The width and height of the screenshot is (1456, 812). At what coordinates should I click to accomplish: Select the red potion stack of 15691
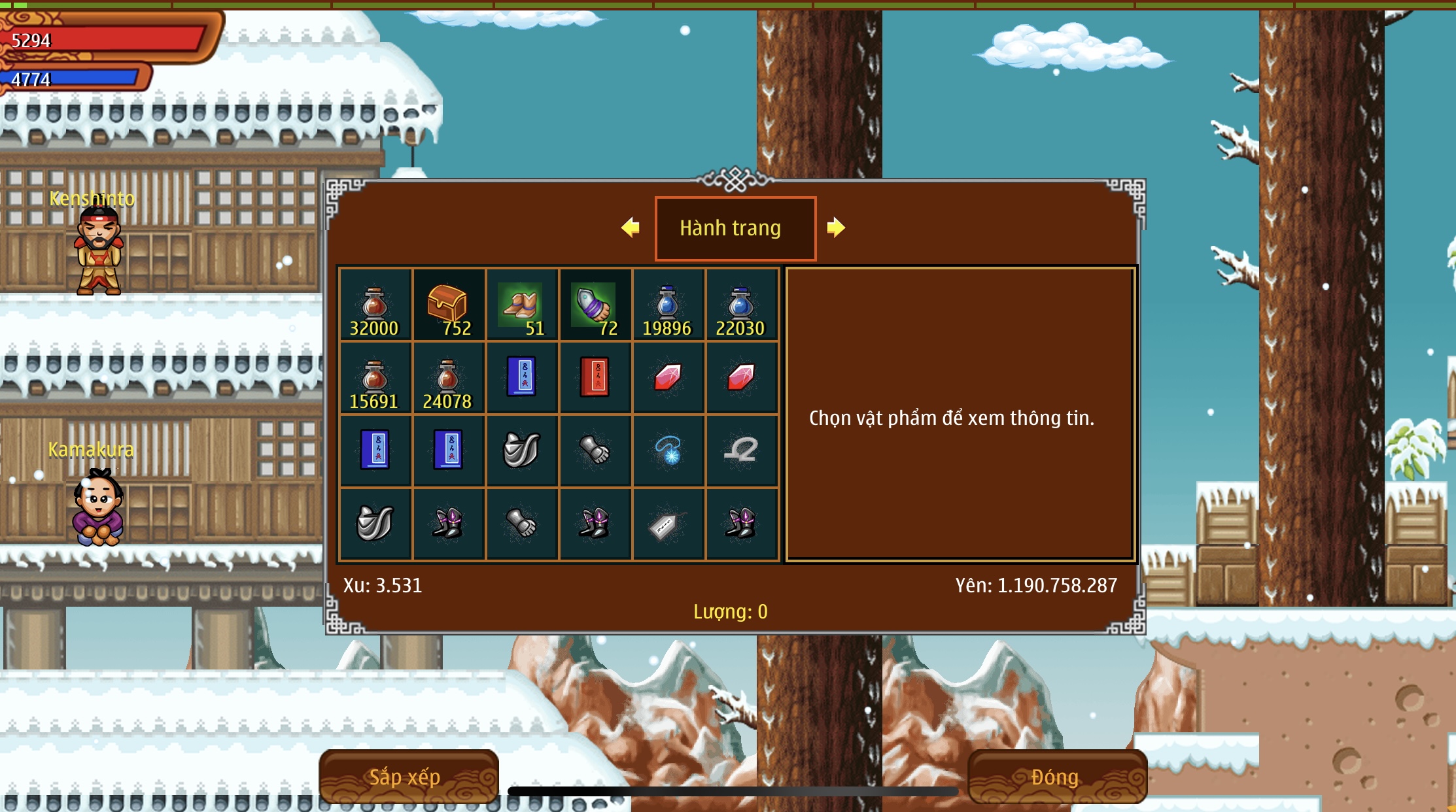tap(375, 379)
